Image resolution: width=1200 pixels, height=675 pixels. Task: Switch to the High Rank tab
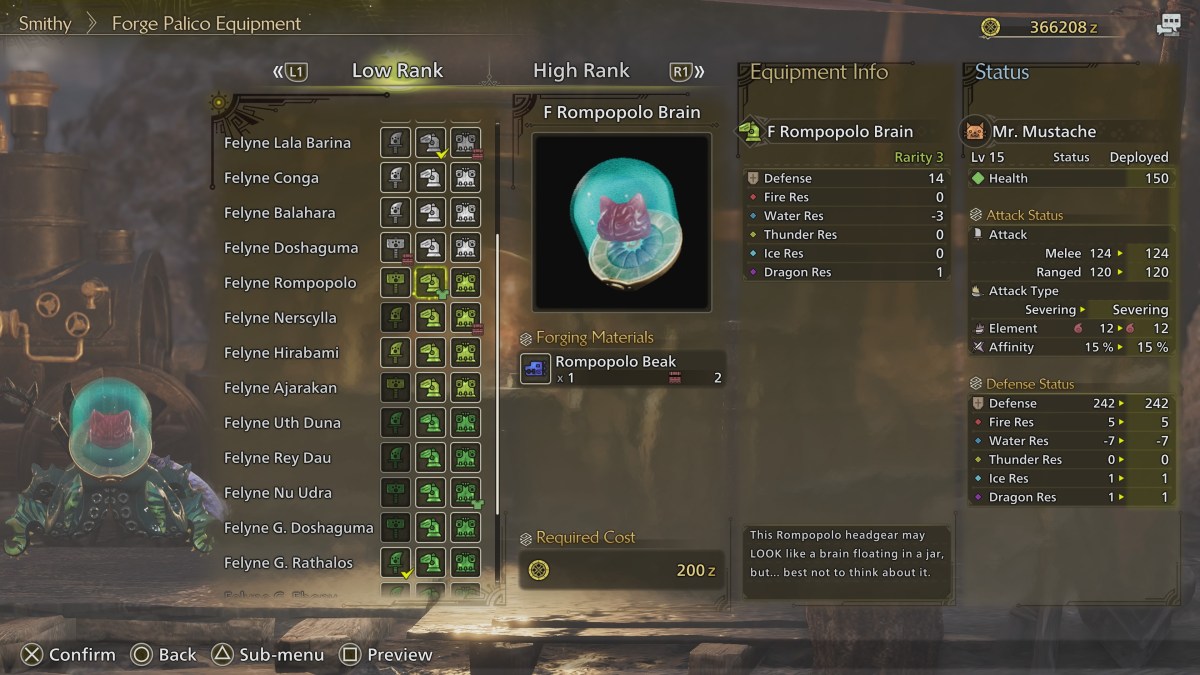pos(581,71)
